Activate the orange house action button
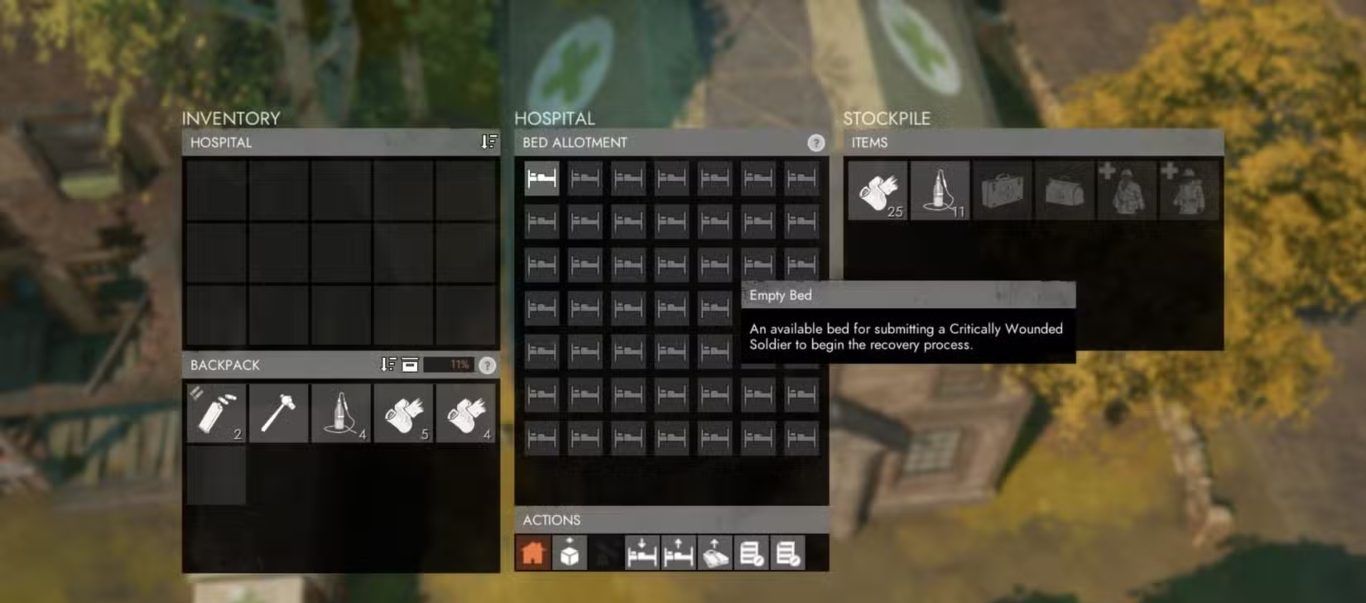 tap(532, 553)
